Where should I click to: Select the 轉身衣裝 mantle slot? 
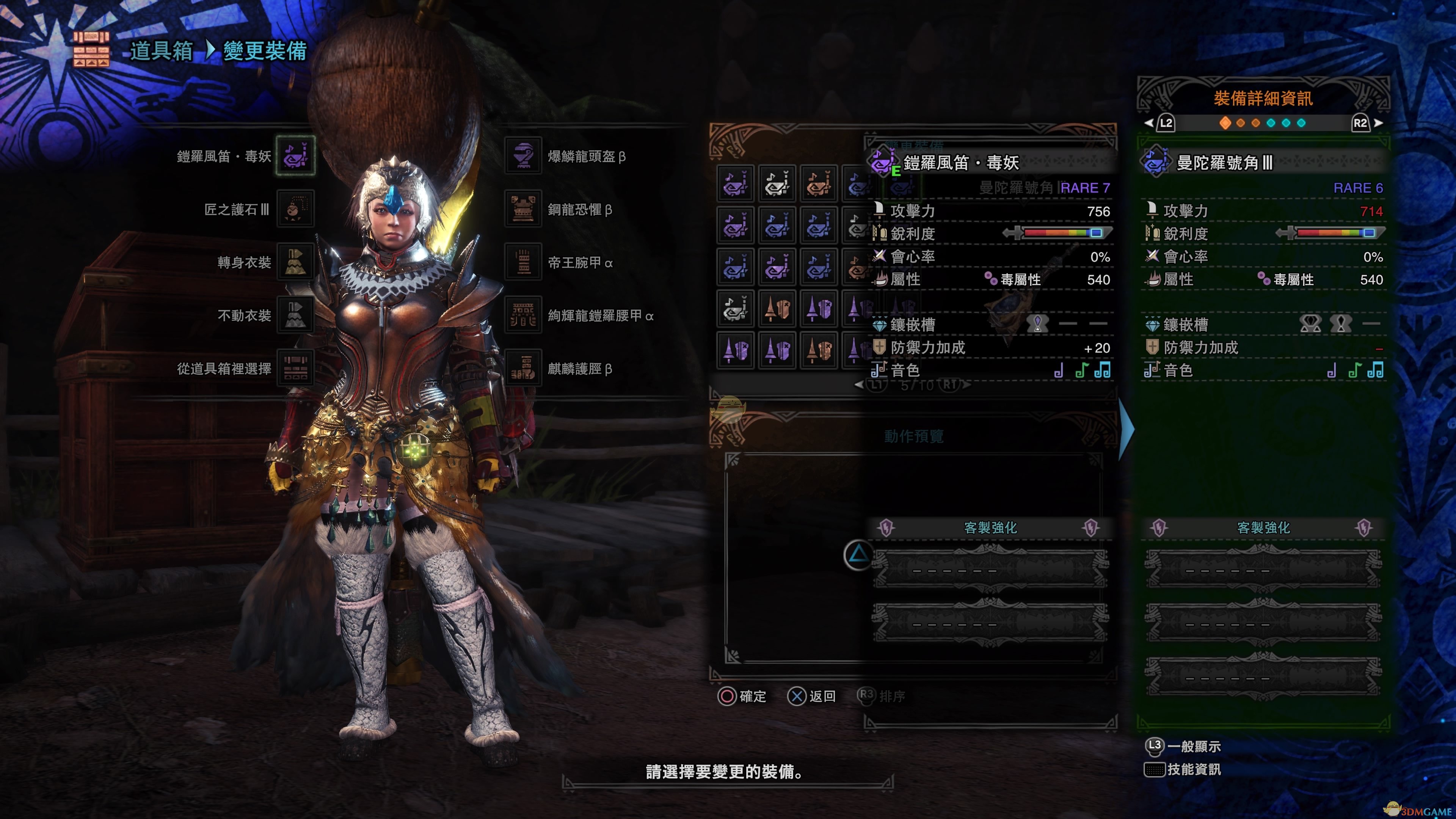[295, 262]
